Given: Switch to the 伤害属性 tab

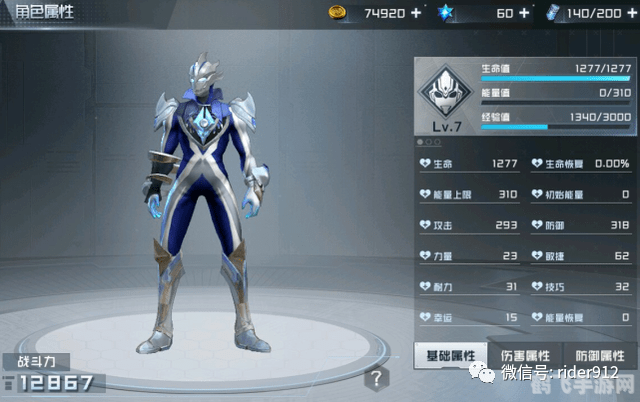Looking at the screenshot, I should (525, 355).
